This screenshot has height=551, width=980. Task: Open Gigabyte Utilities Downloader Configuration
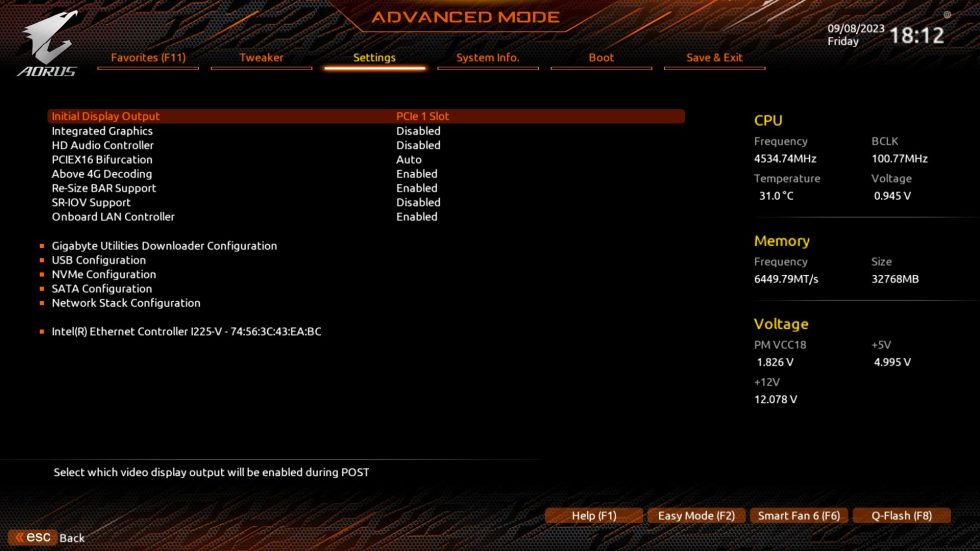tap(164, 246)
